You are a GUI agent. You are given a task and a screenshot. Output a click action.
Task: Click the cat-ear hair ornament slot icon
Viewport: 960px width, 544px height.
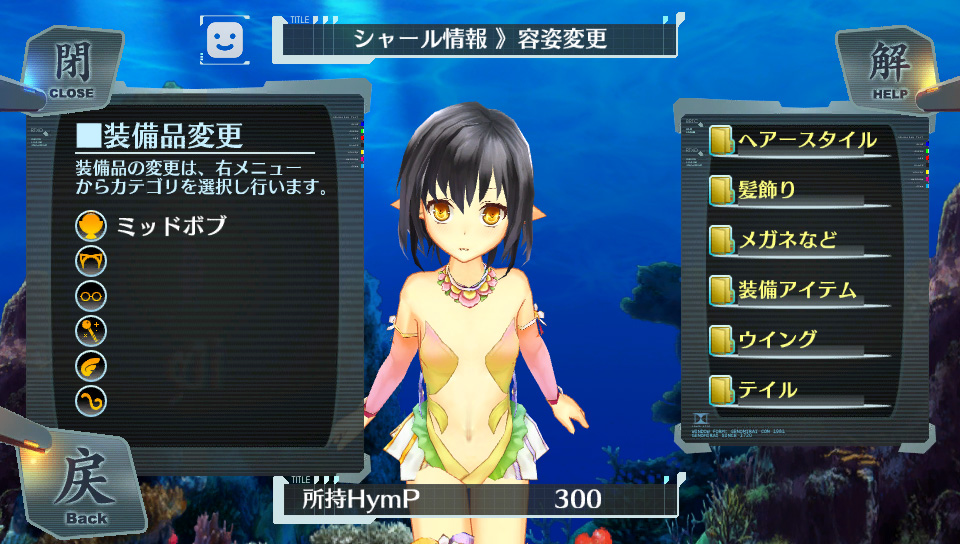(x=91, y=261)
